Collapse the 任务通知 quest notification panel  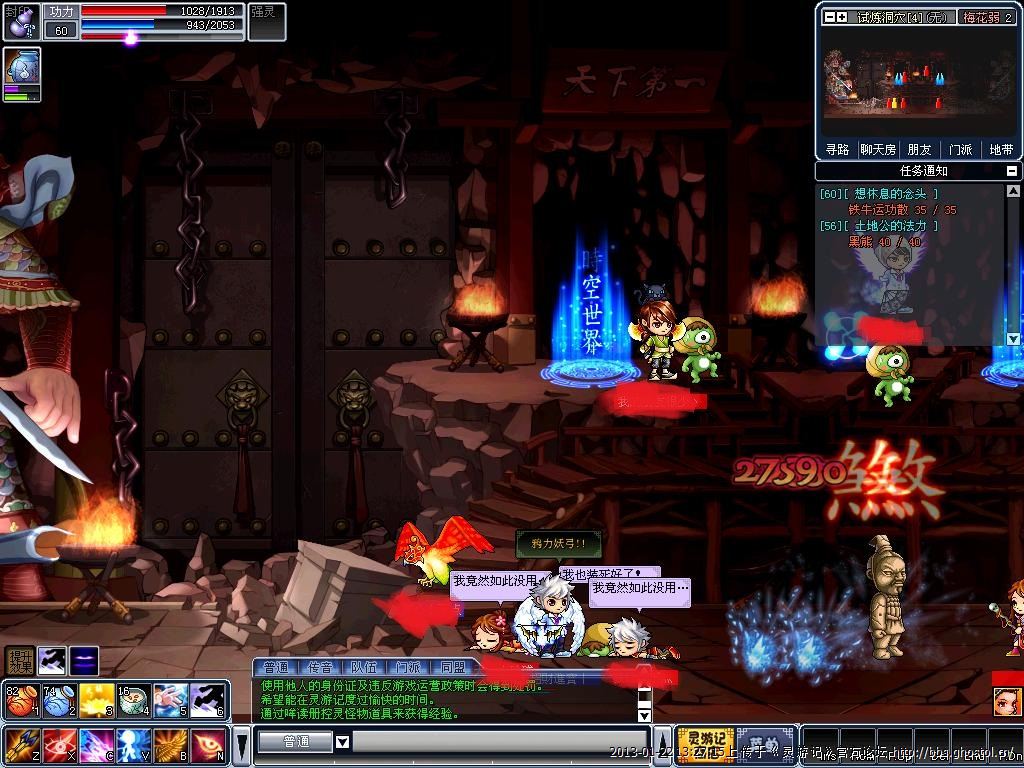tap(1012, 171)
